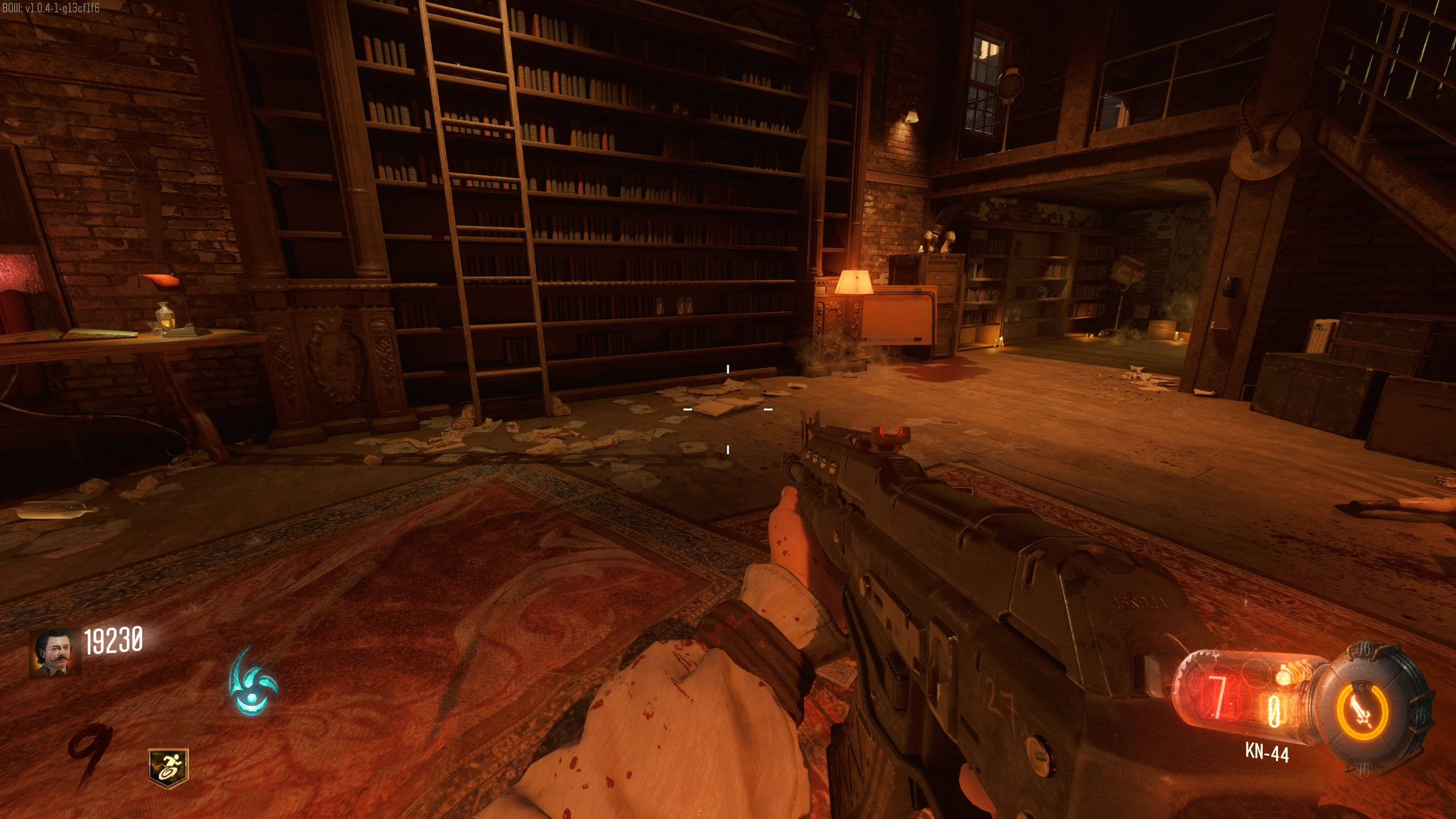This screenshot has height=819, width=1456.
Task: Select the glowing blue Beast mode icon
Action: tap(252, 682)
